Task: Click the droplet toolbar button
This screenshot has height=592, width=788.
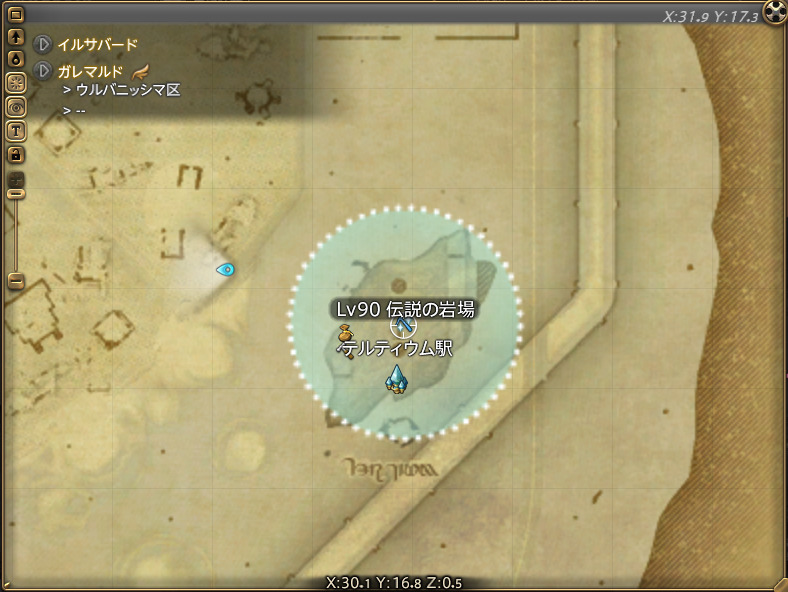Action: point(16,60)
